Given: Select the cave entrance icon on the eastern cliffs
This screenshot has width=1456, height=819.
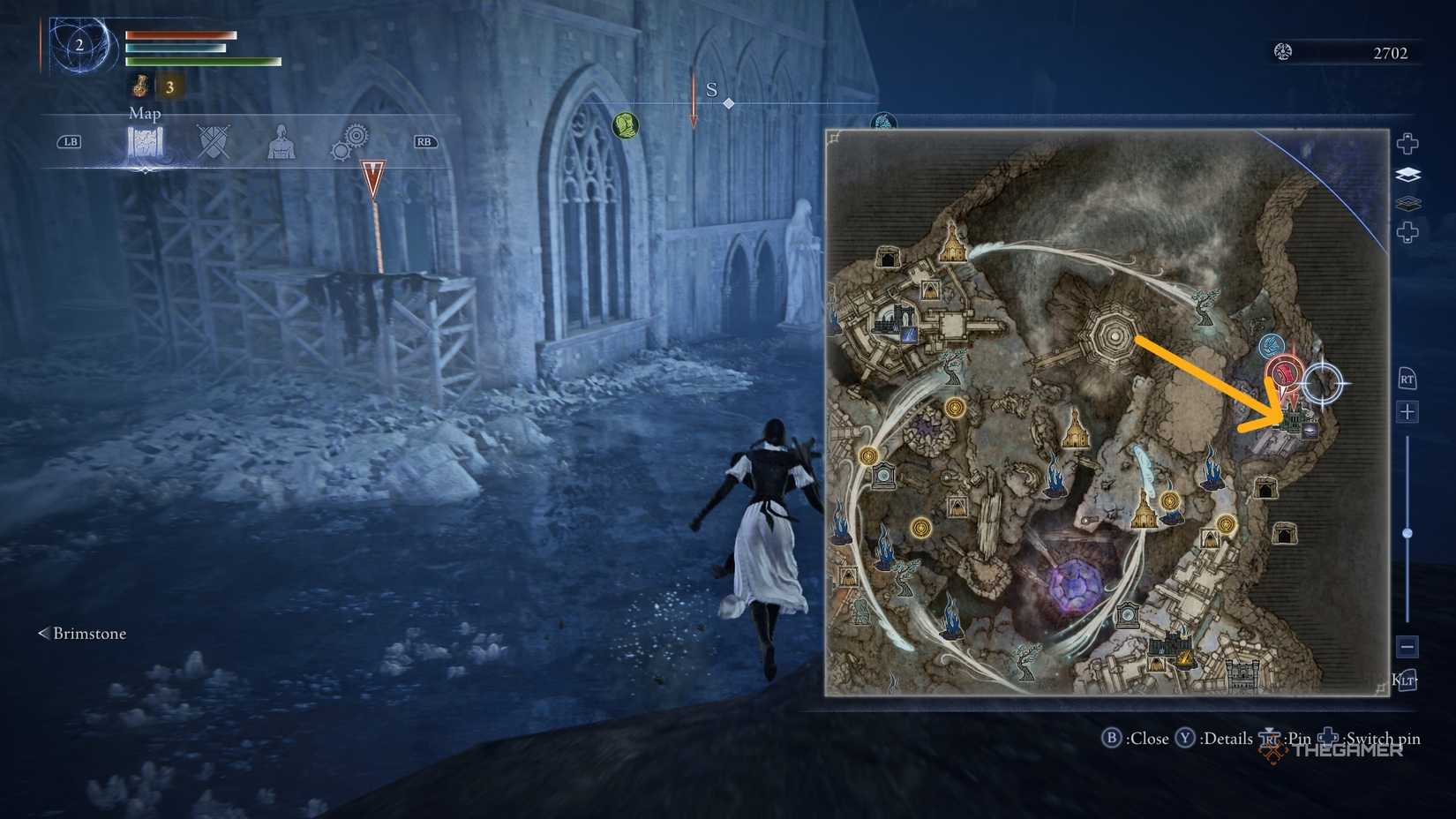Looking at the screenshot, I should [x=1265, y=488].
